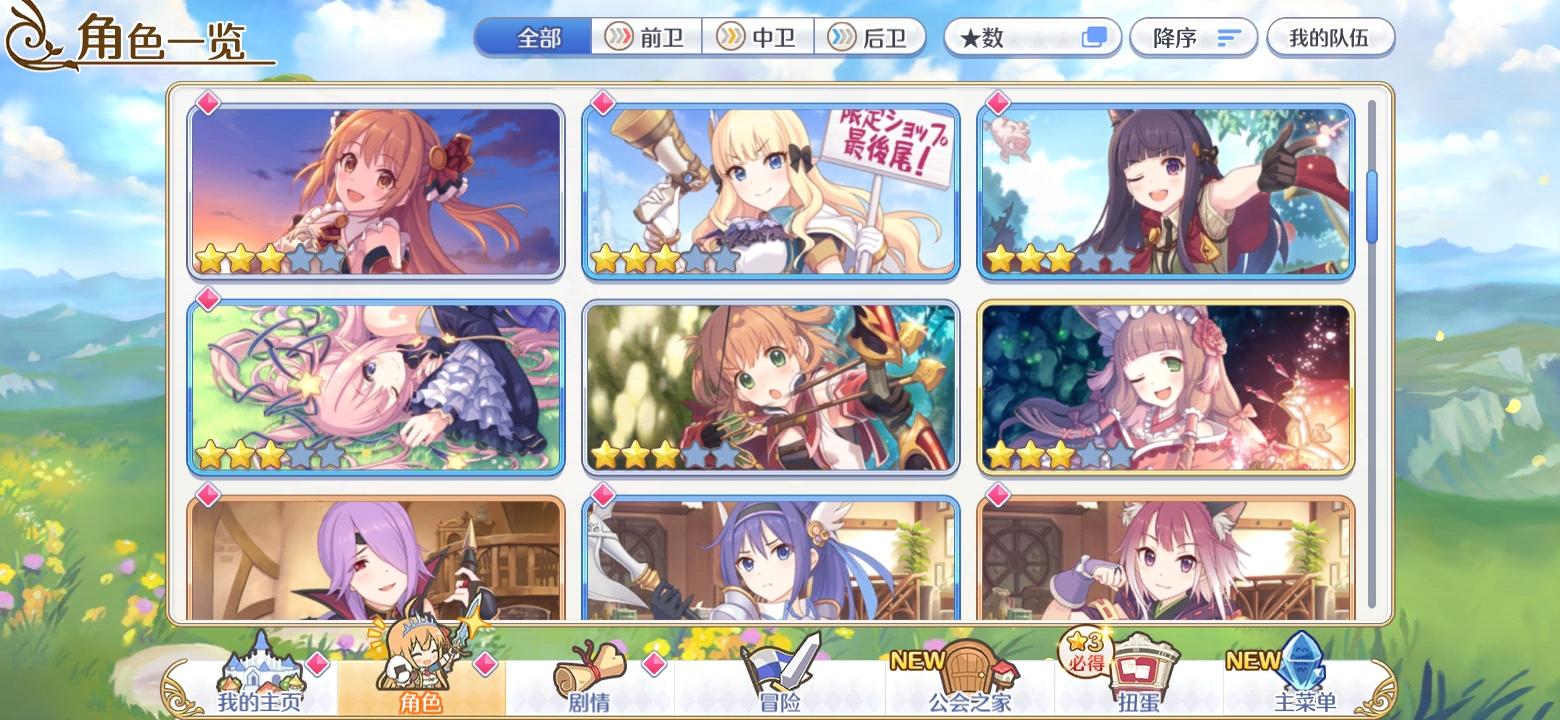The width and height of the screenshot is (1560, 720).
Task: Select the character card holding a sign
Action: click(x=769, y=189)
